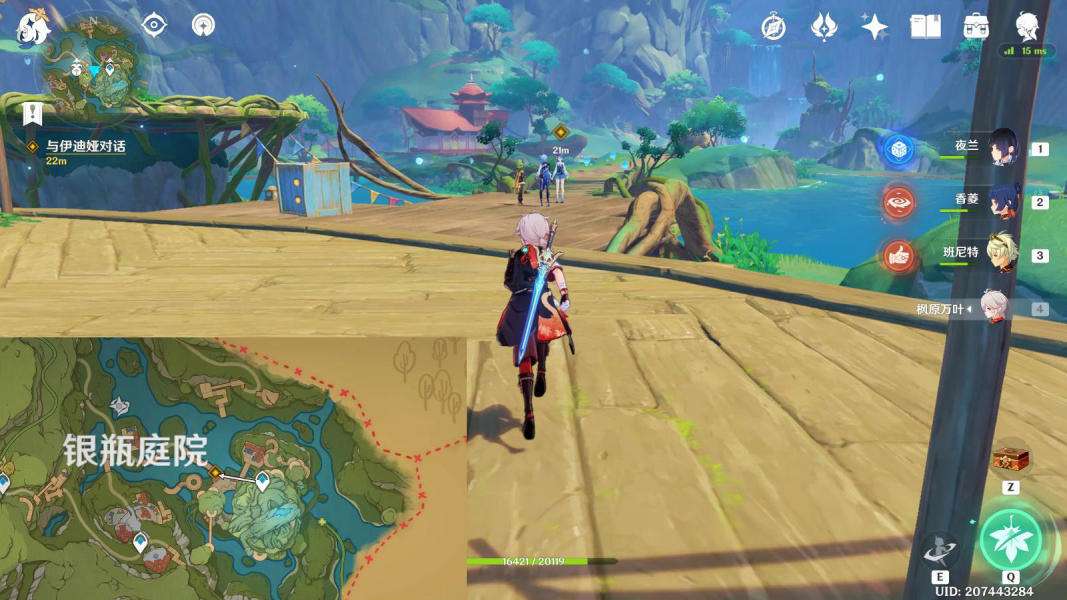Use the treasure chest gadget icon
The width and height of the screenshot is (1067, 600).
tap(1010, 458)
